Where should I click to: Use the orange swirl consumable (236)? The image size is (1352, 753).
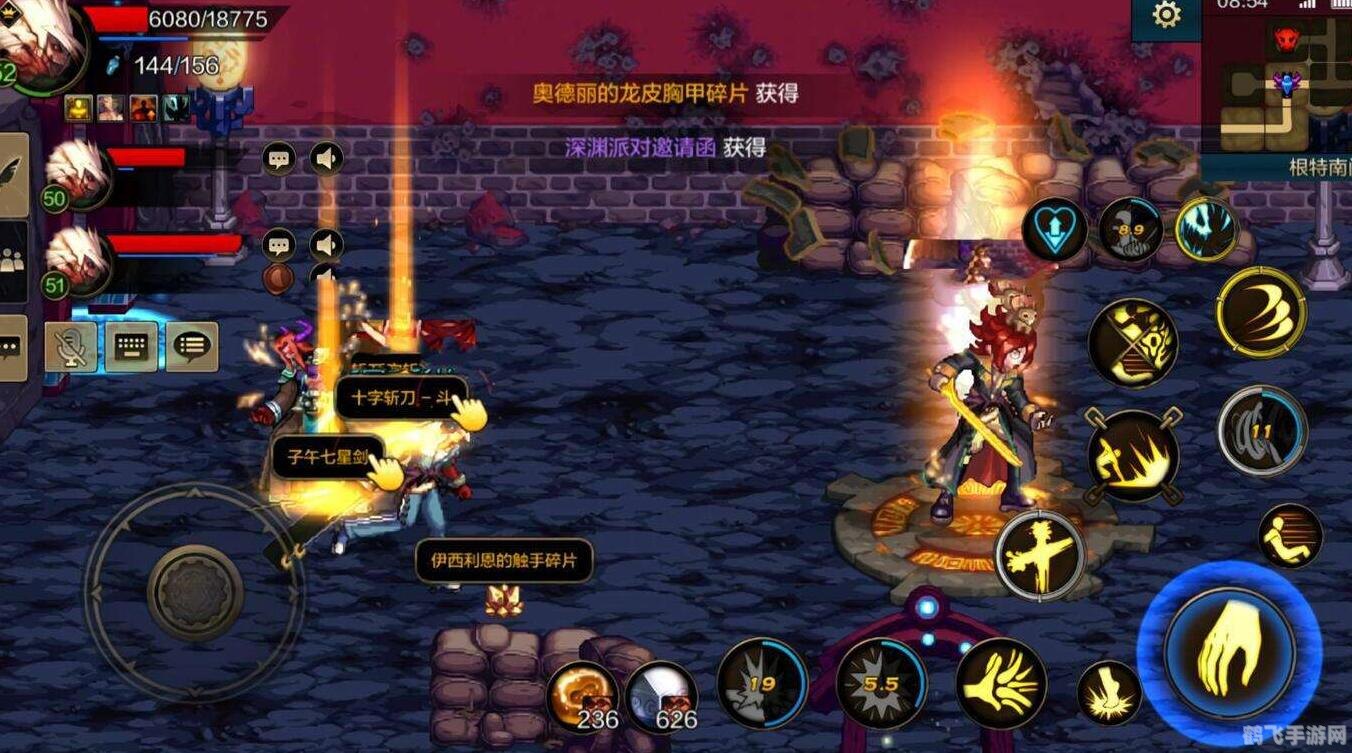582,693
